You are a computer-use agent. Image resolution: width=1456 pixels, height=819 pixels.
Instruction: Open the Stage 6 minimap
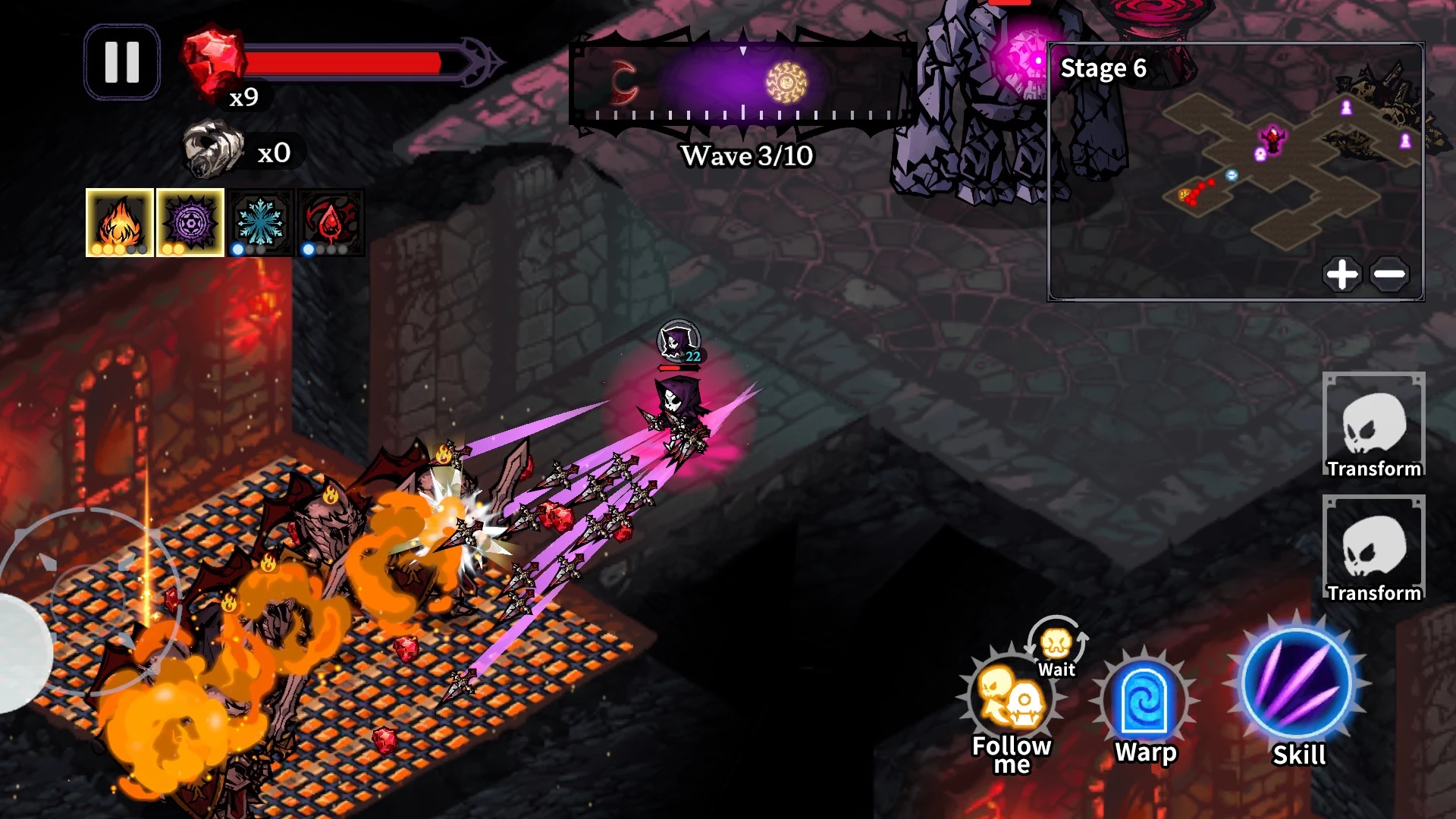click(x=1235, y=171)
